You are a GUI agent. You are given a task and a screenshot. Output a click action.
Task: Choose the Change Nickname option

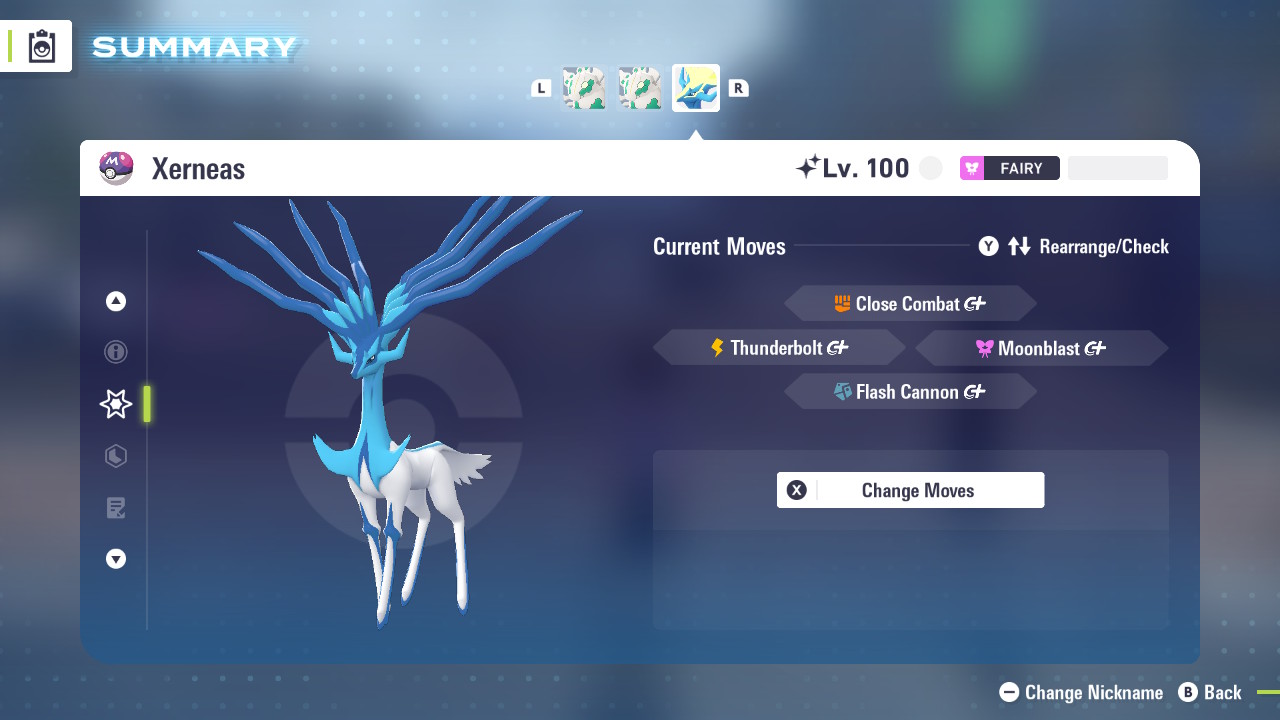click(1082, 692)
